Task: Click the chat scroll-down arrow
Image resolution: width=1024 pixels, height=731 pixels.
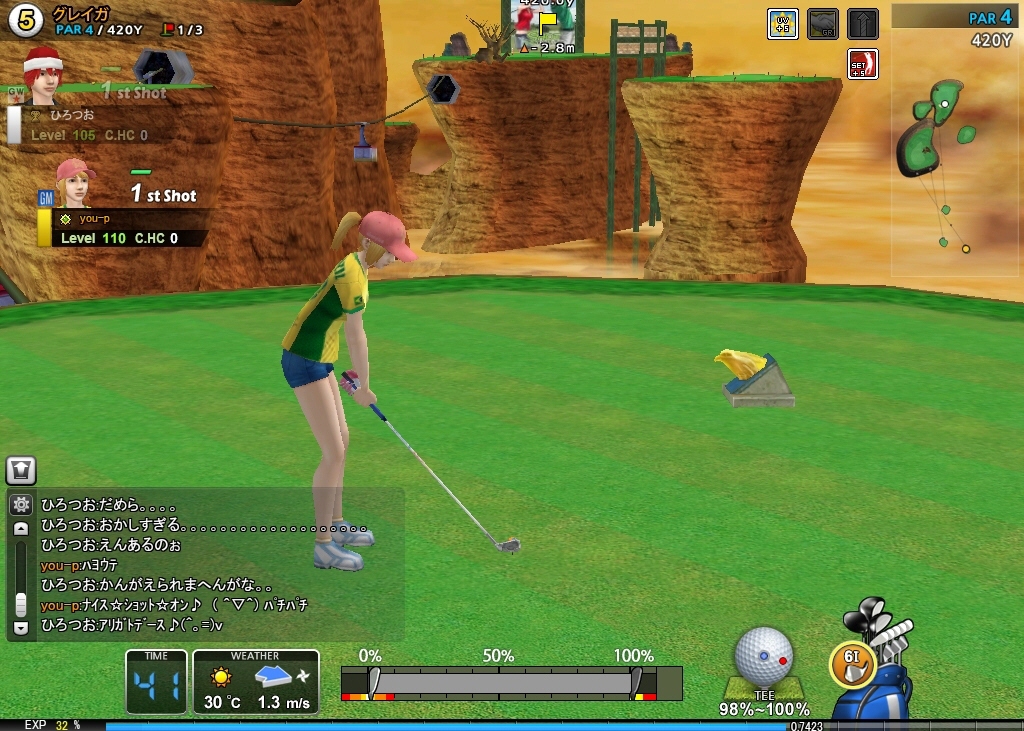Action: point(21,627)
